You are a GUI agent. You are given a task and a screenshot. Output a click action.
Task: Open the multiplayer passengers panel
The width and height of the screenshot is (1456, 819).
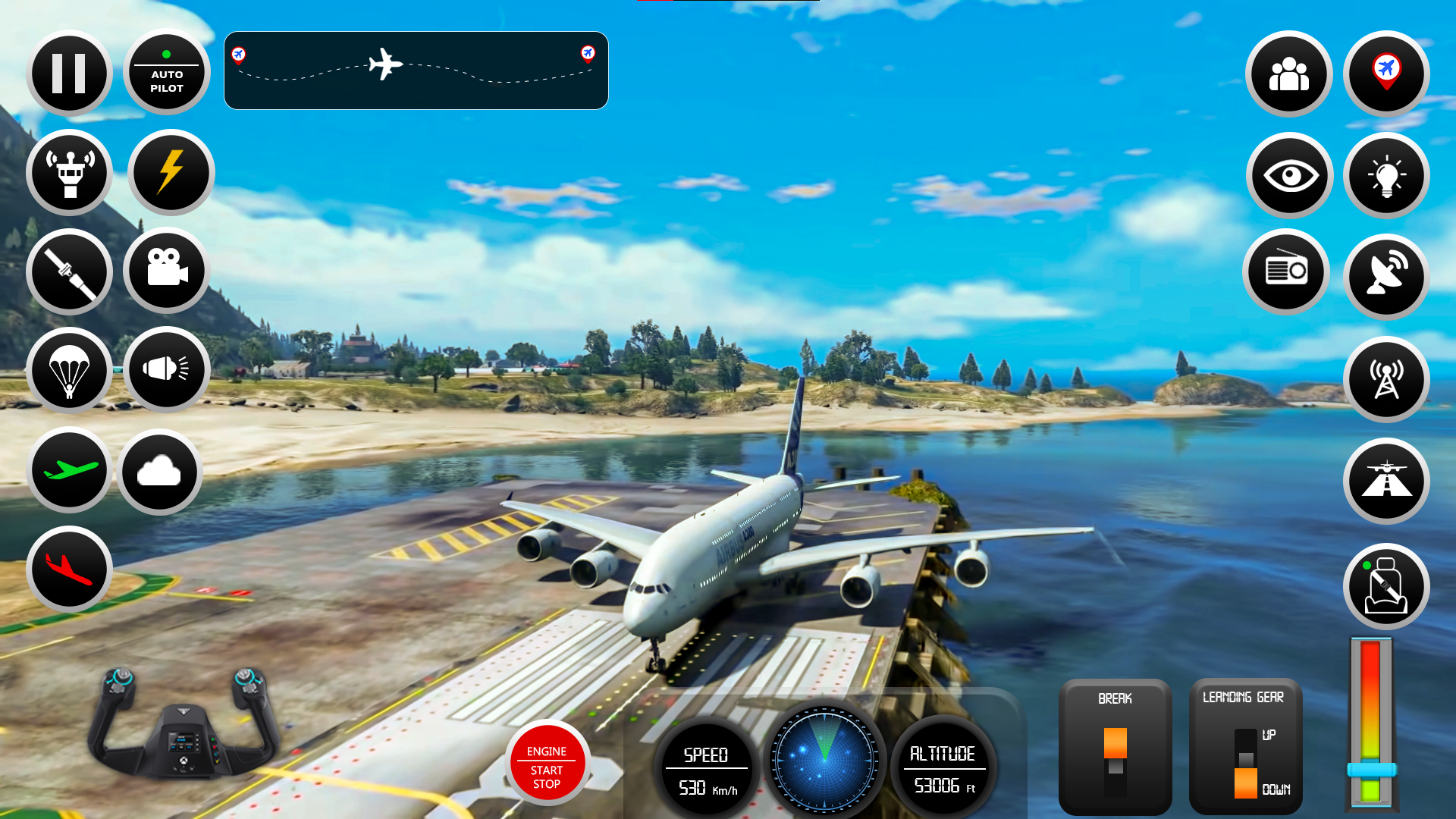point(1289,74)
